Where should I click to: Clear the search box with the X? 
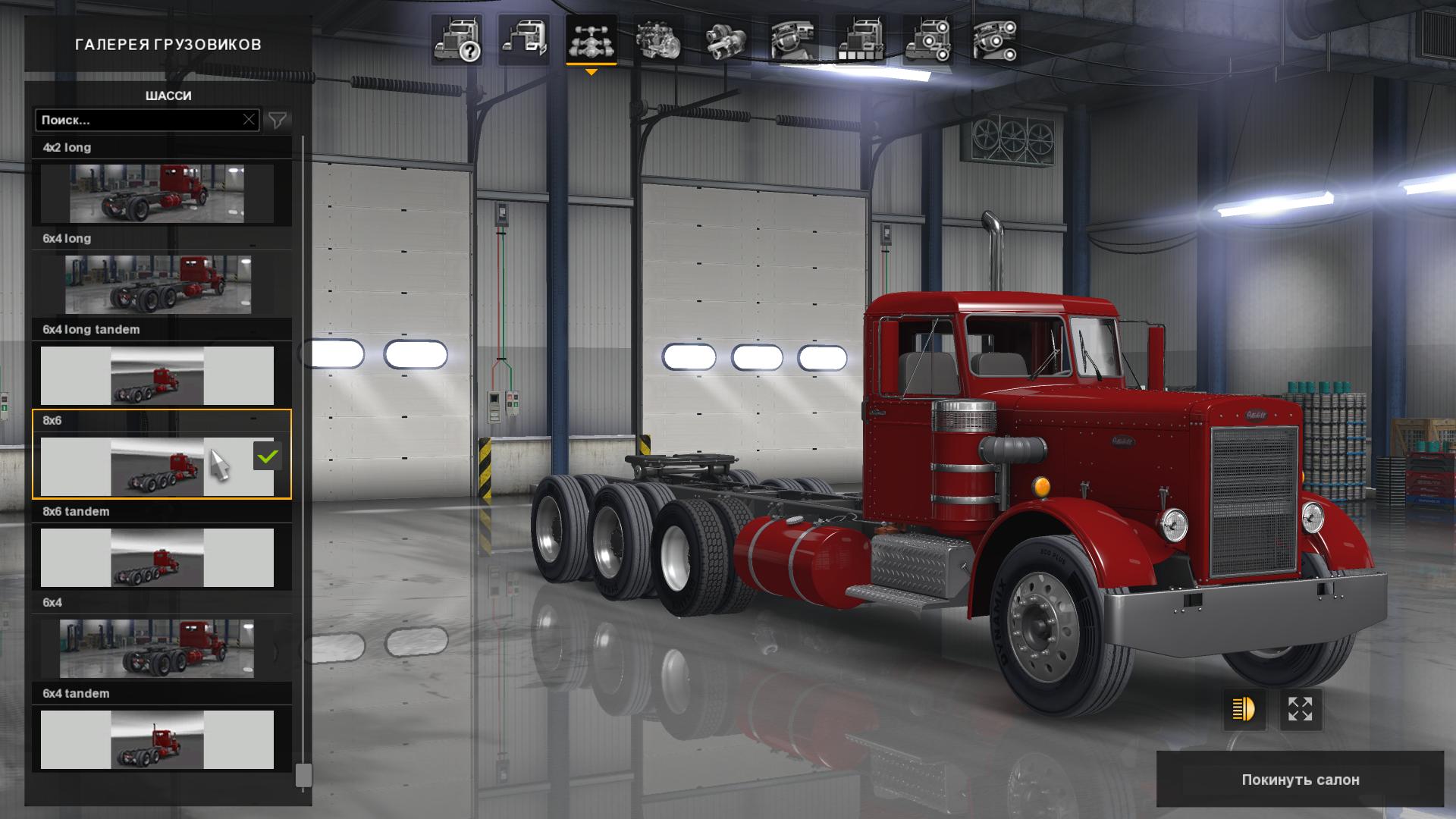point(249,120)
